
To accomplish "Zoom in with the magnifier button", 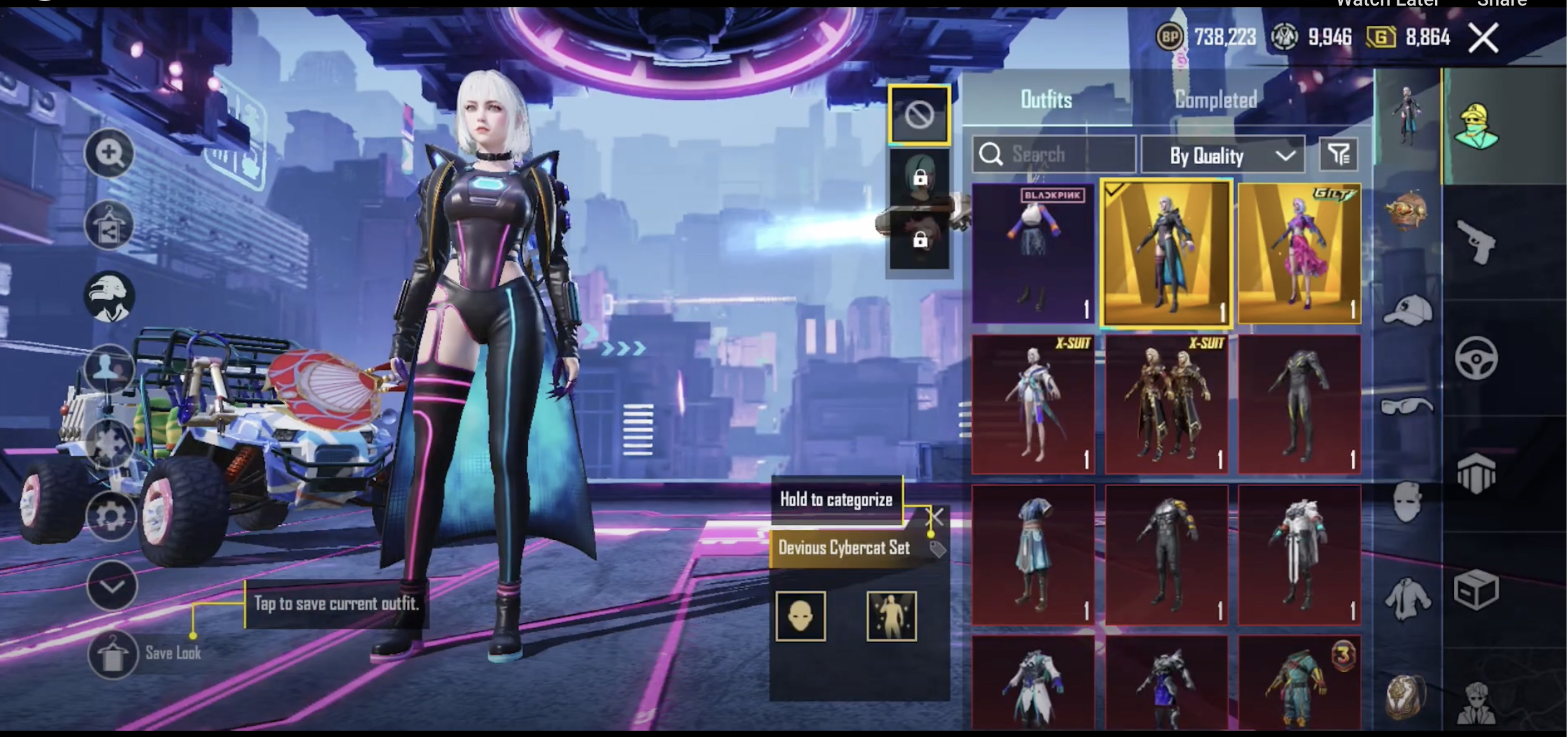I will 109,152.
